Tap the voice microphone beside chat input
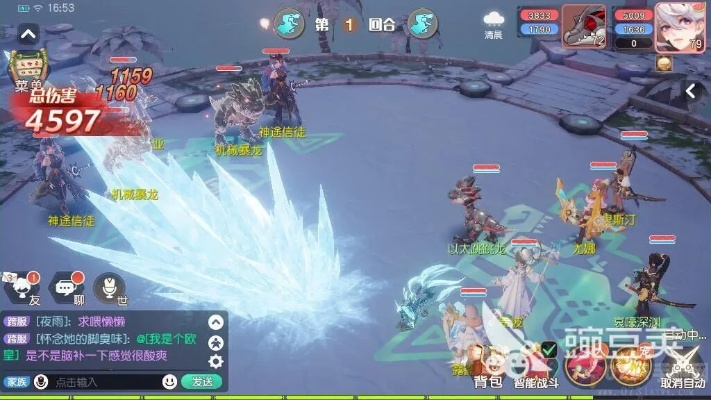 point(41,381)
